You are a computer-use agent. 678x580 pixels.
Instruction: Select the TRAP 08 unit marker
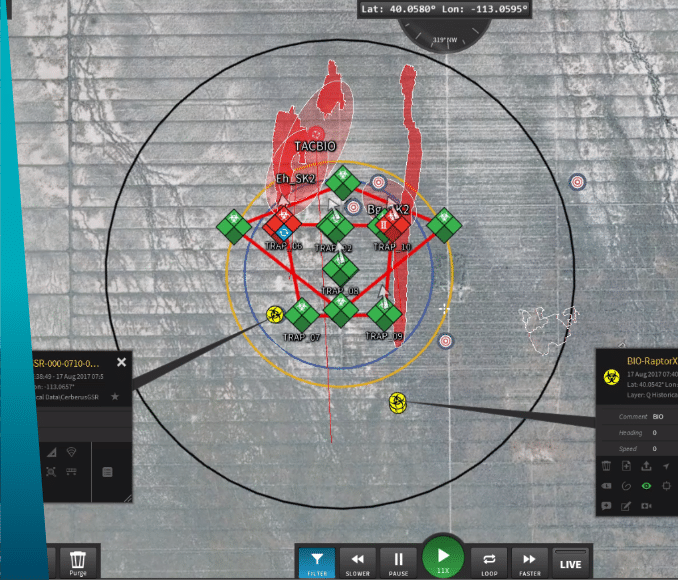coord(341,268)
